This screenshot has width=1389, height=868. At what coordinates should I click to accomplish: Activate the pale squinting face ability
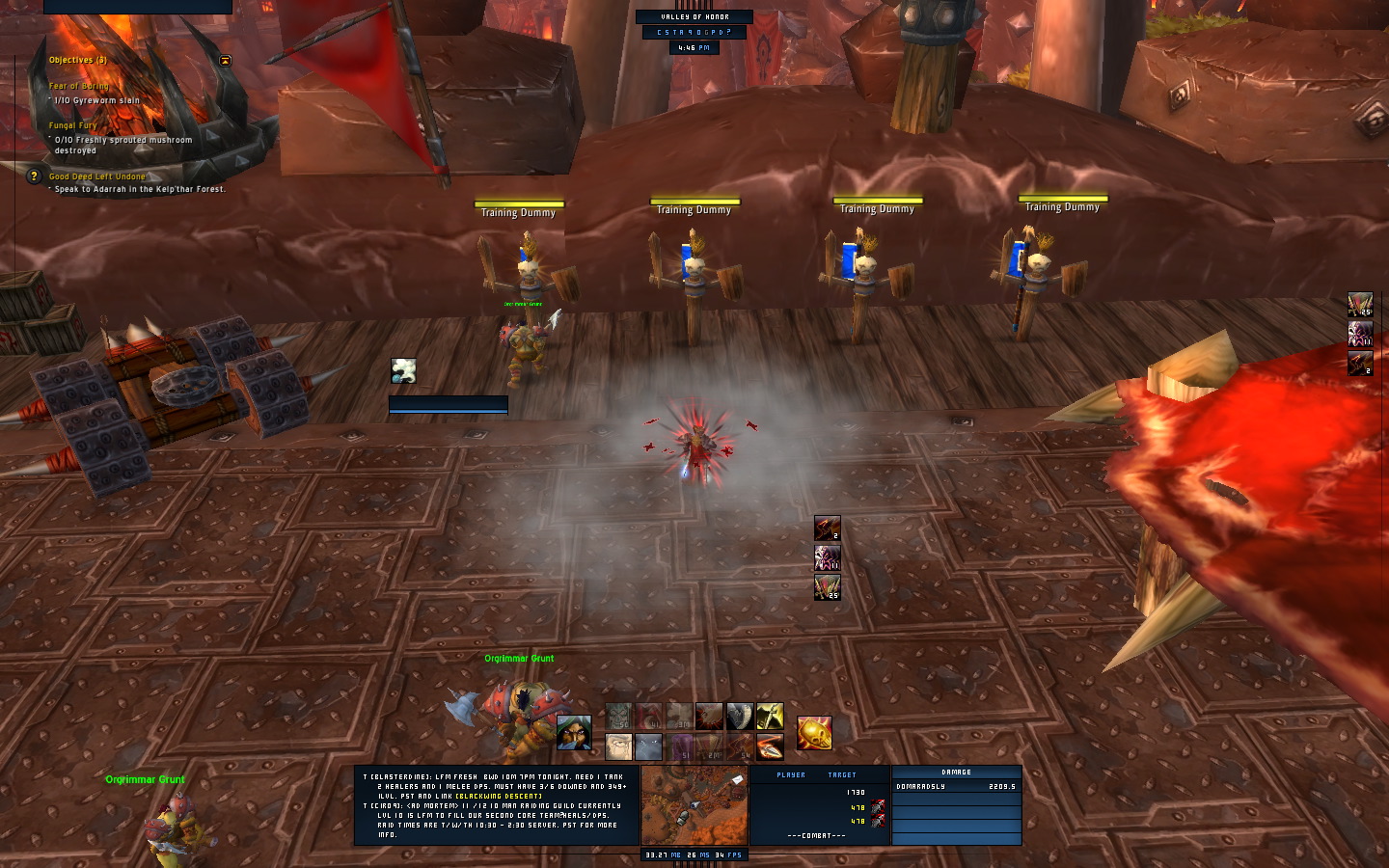point(618,746)
